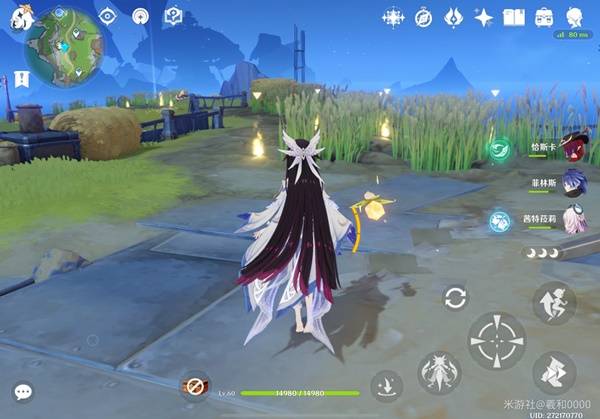Viewport: 600px width, 419px height.
Task: Switch to party member 菲林斯
Action: pos(572,183)
